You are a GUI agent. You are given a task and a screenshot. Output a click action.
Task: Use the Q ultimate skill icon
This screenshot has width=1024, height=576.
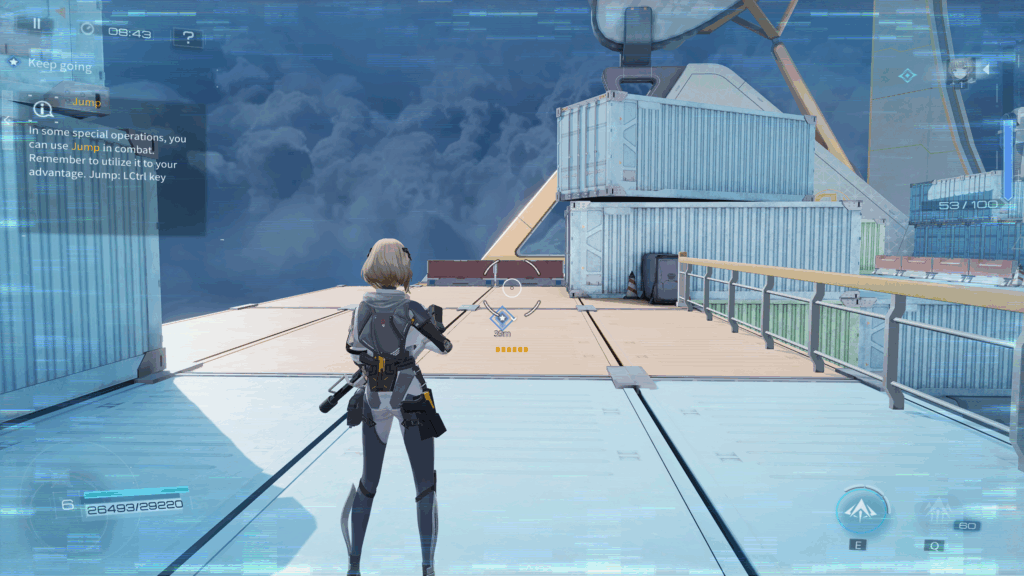click(937, 512)
